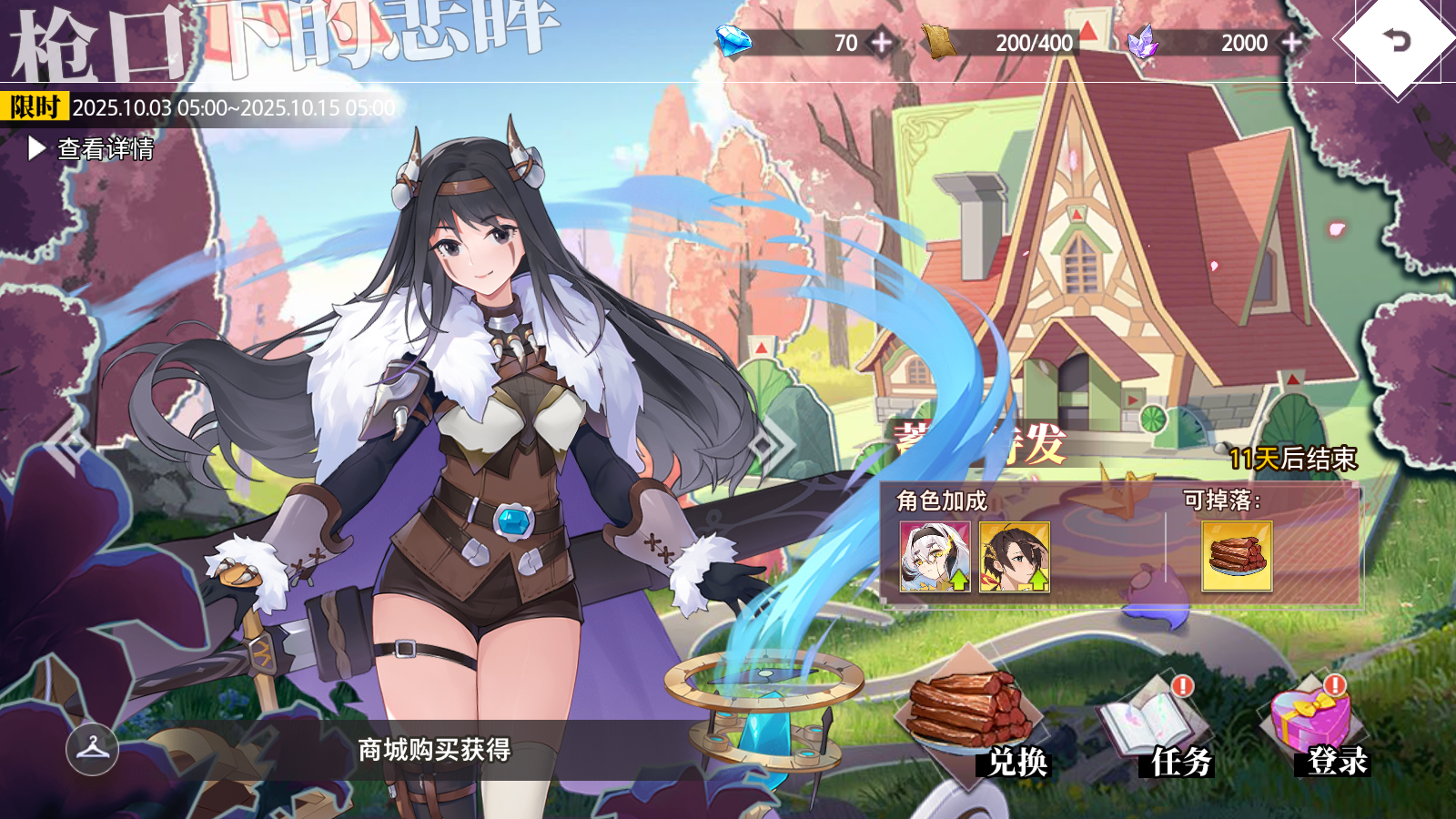The height and width of the screenshot is (819, 1456).
Task: Go back using the return arrow button
Action: point(1397,40)
